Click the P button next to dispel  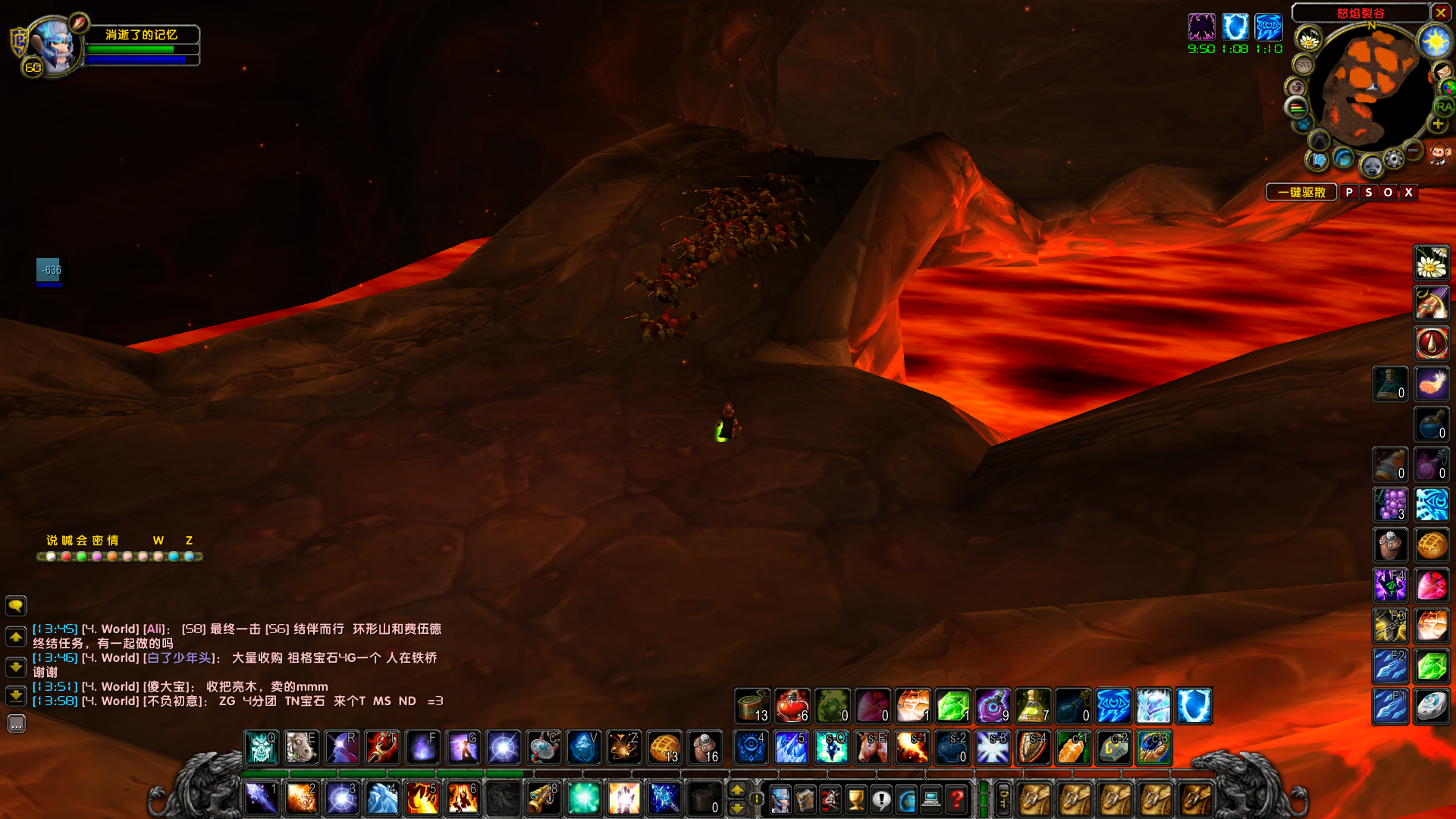(1349, 193)
